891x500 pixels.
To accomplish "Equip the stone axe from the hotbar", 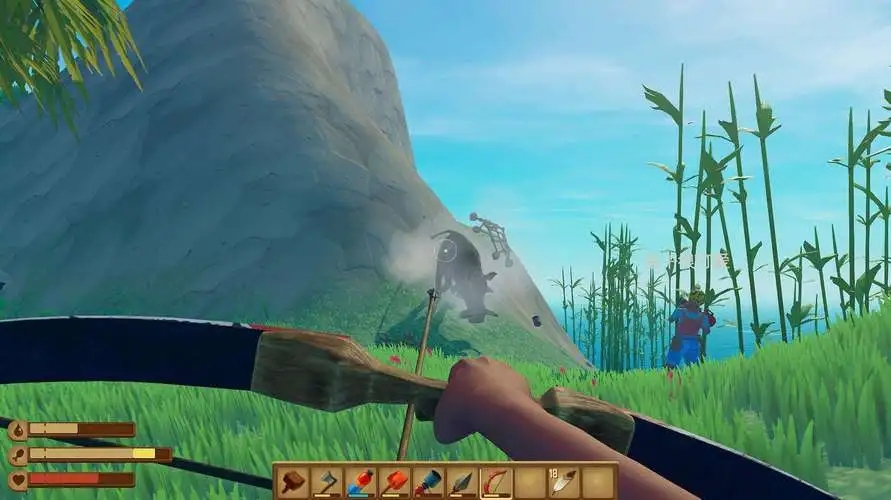I will click(x=327, y=482).
